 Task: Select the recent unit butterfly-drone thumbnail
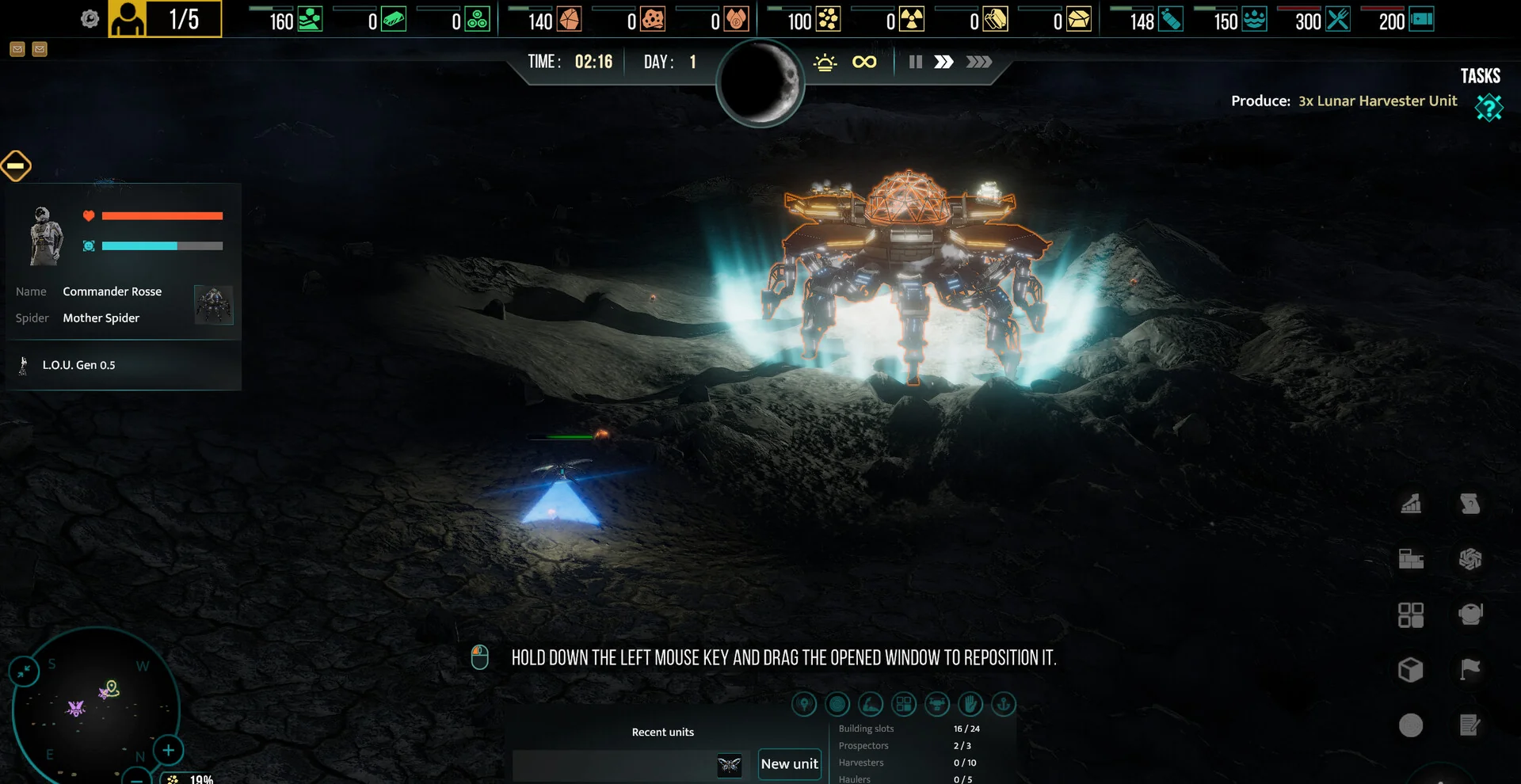[729, 765]
